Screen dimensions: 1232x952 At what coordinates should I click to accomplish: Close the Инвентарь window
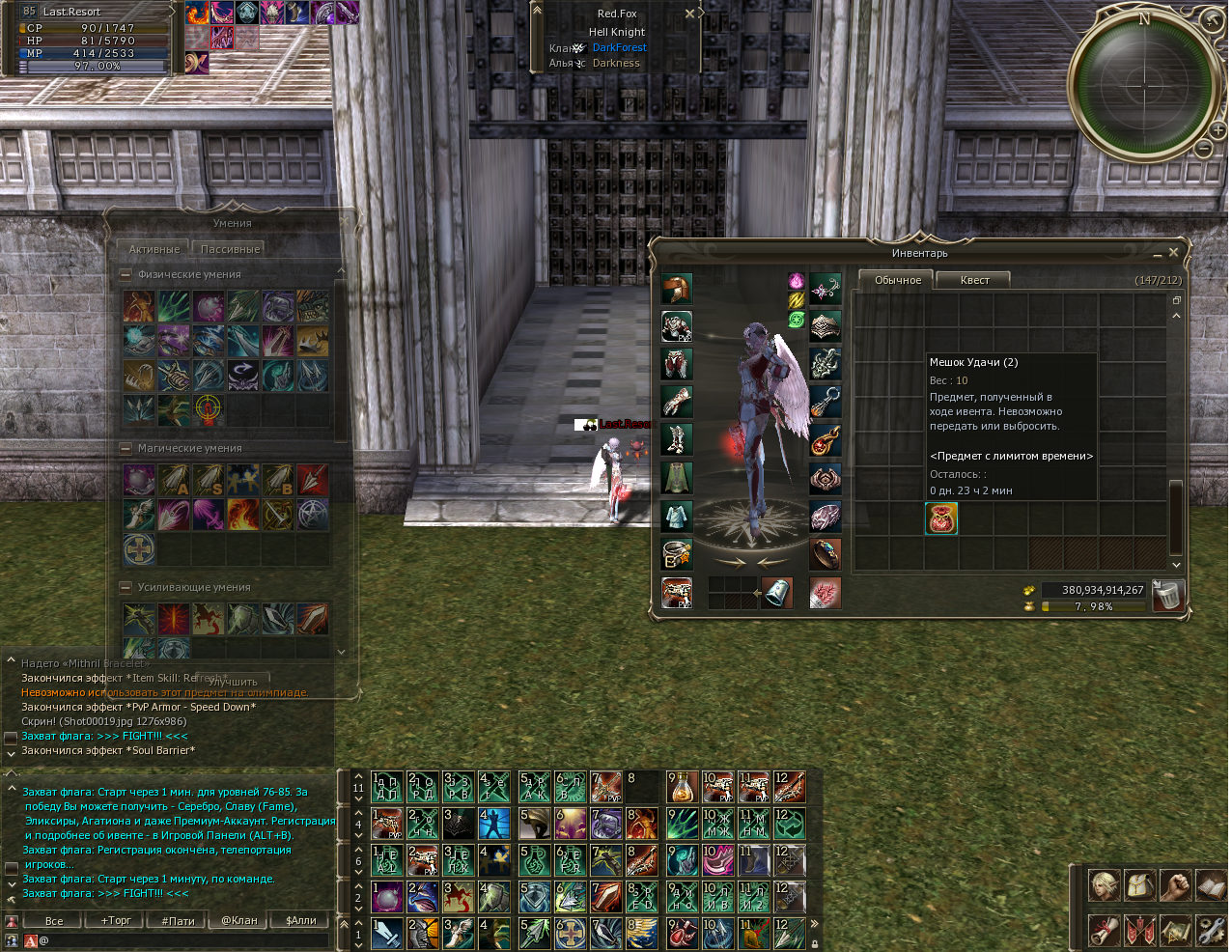coord(1173,252)
